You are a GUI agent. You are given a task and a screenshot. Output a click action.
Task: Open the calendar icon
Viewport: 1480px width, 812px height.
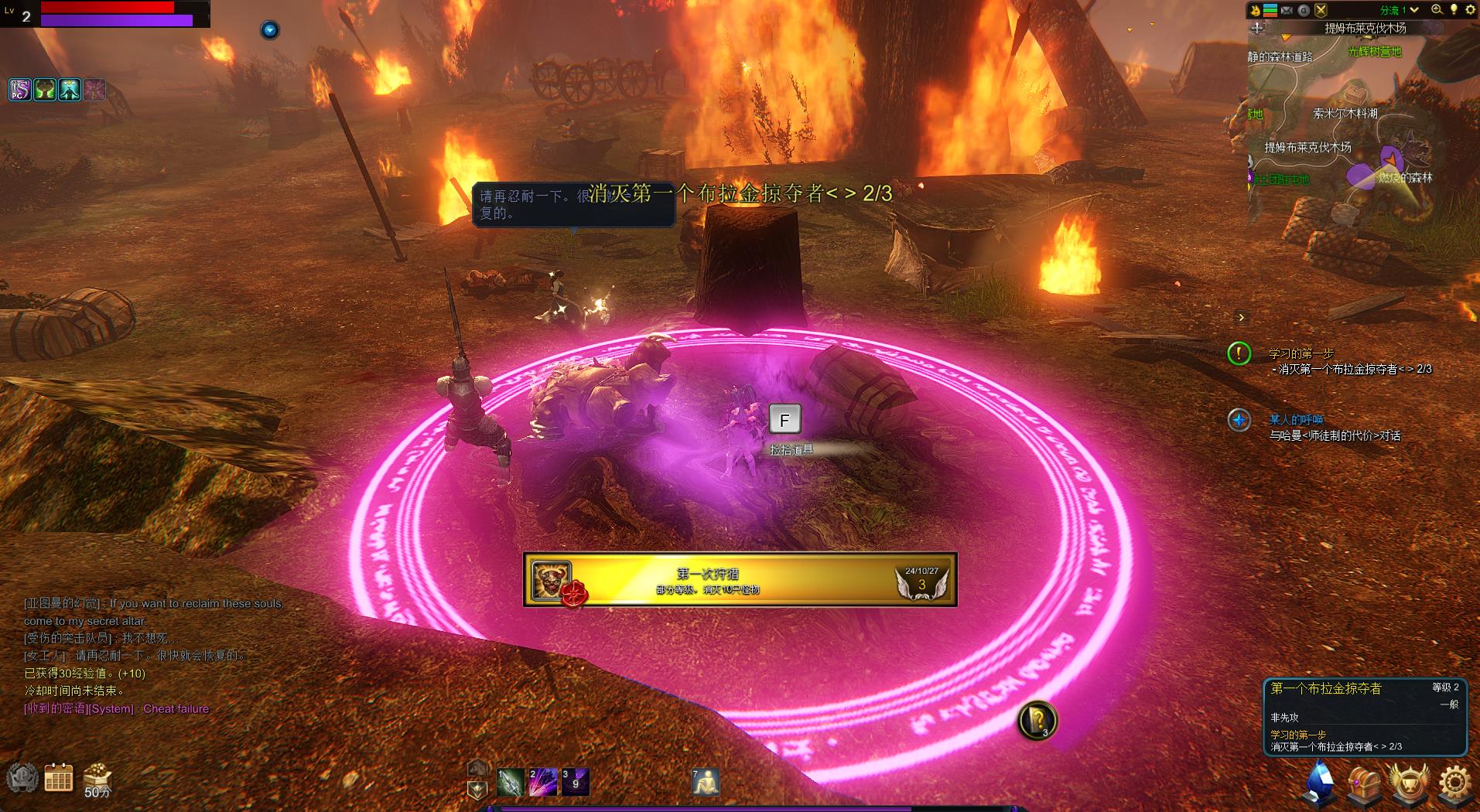(x=58, y=778)
